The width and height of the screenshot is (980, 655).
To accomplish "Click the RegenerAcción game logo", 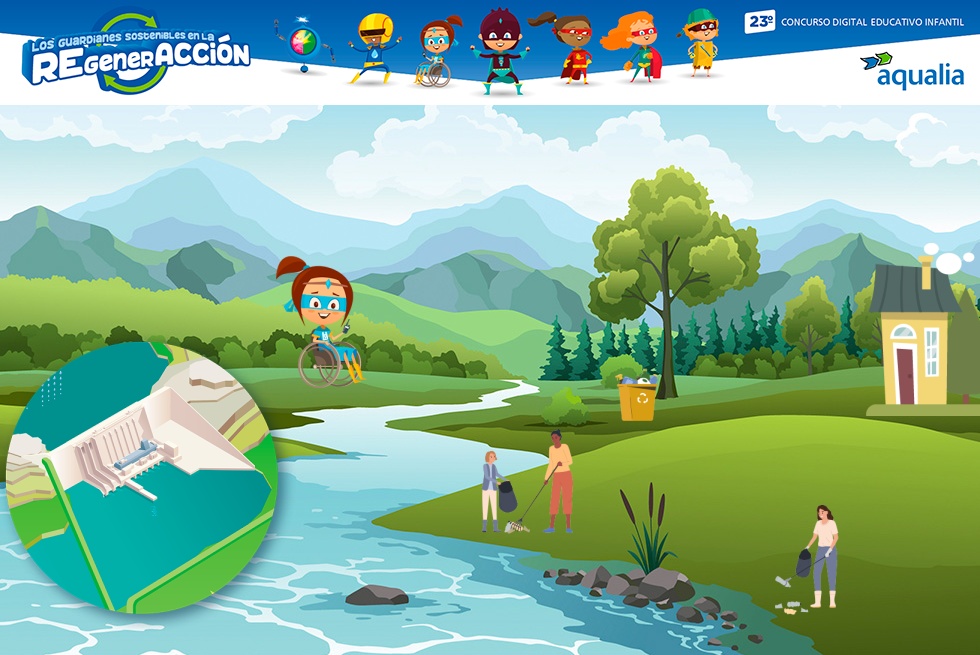I will 136,55.
